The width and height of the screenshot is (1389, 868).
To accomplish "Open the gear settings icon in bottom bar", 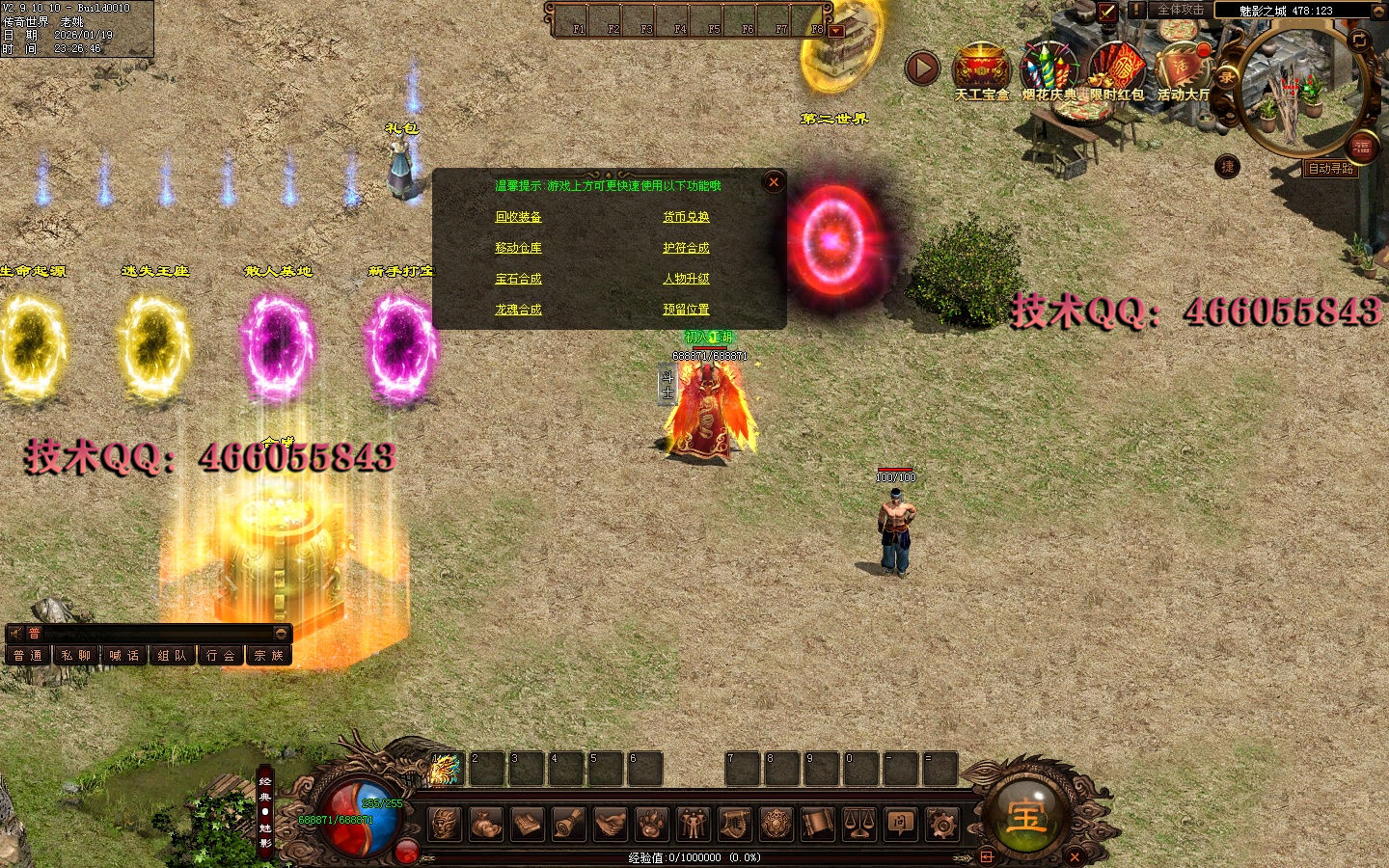I will 941,824.
